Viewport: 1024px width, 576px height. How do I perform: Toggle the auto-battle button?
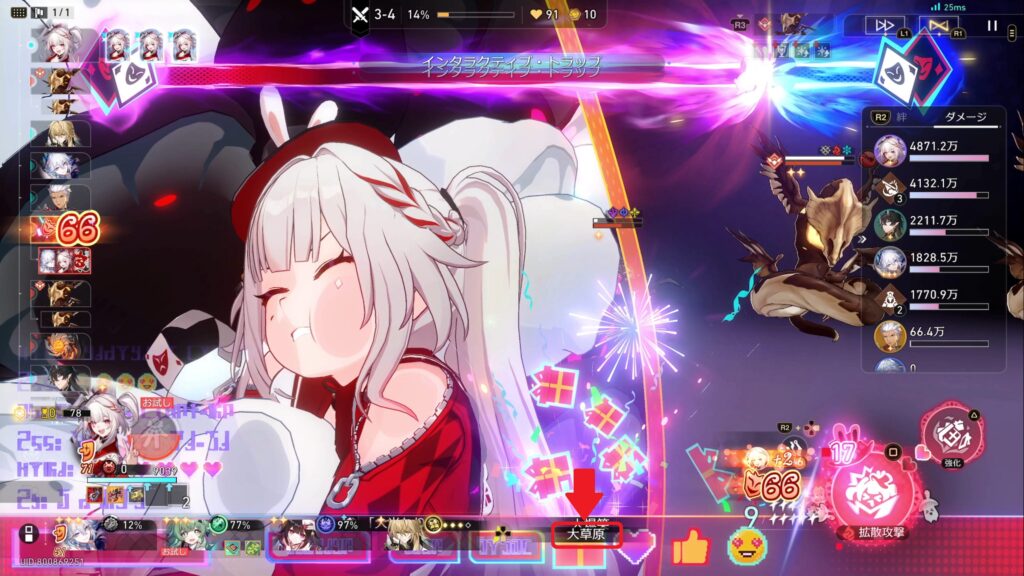(x=937, y=26)
